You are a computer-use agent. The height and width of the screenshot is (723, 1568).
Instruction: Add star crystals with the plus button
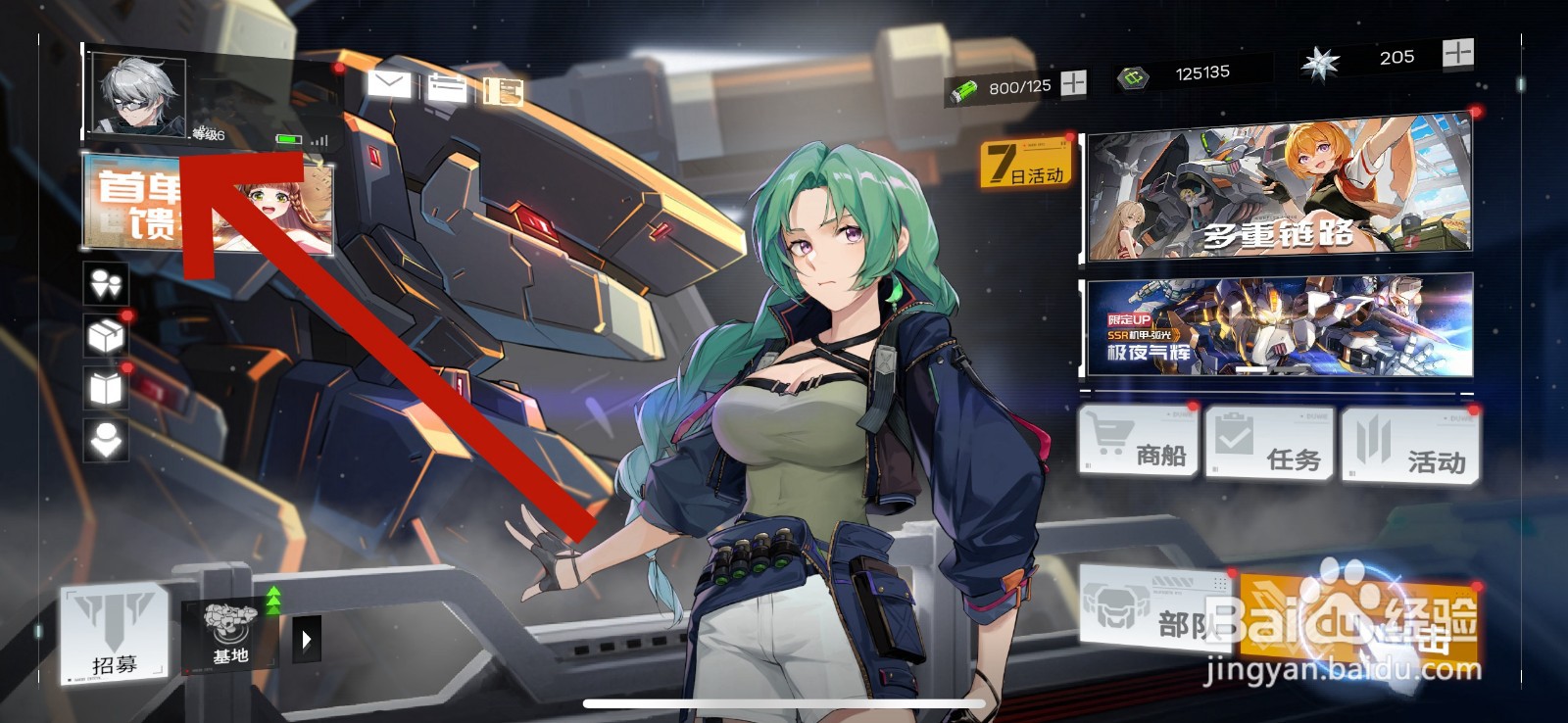(x=1457, y=53)
